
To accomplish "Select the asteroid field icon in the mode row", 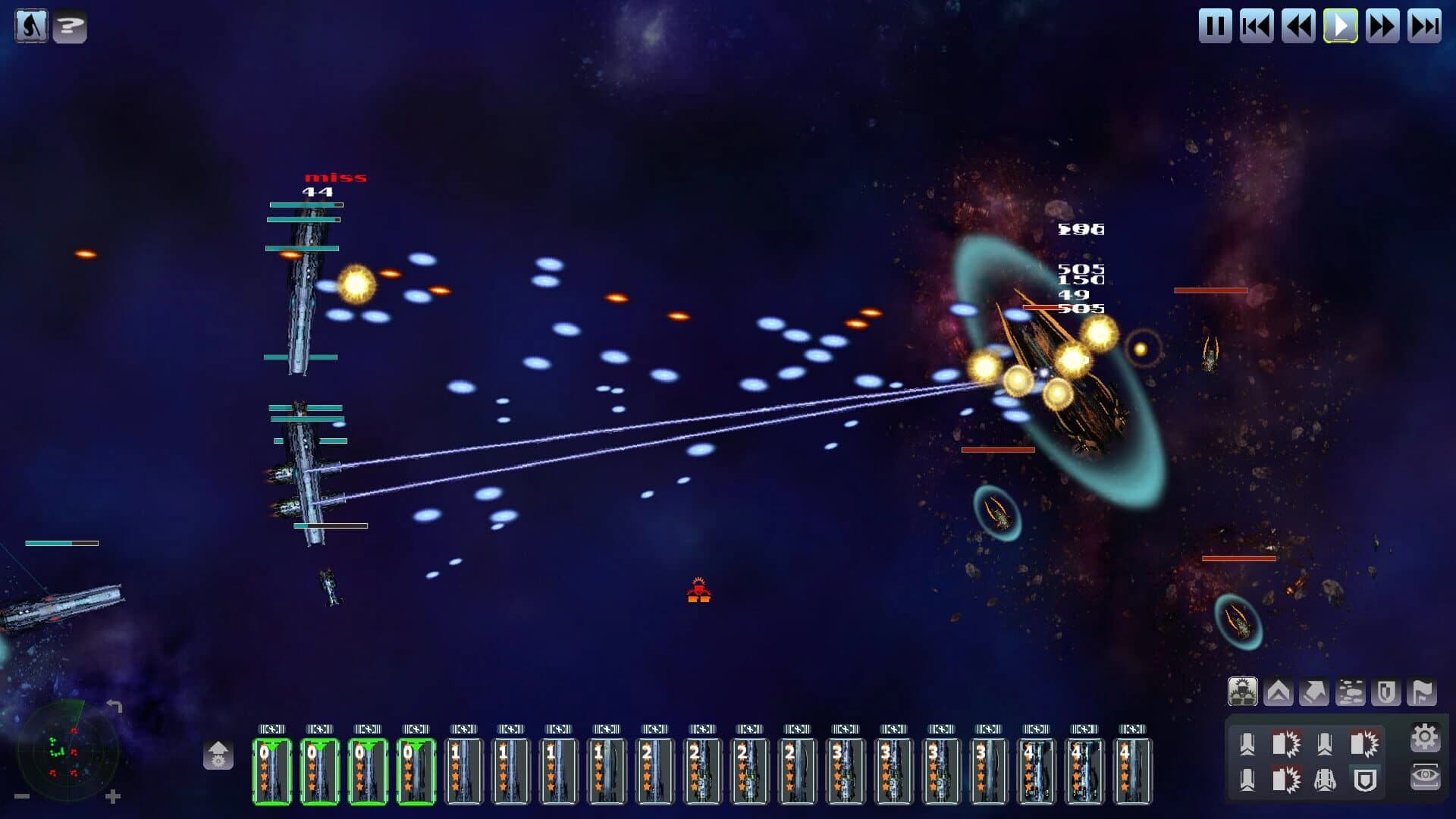I will coord(1351,690).
